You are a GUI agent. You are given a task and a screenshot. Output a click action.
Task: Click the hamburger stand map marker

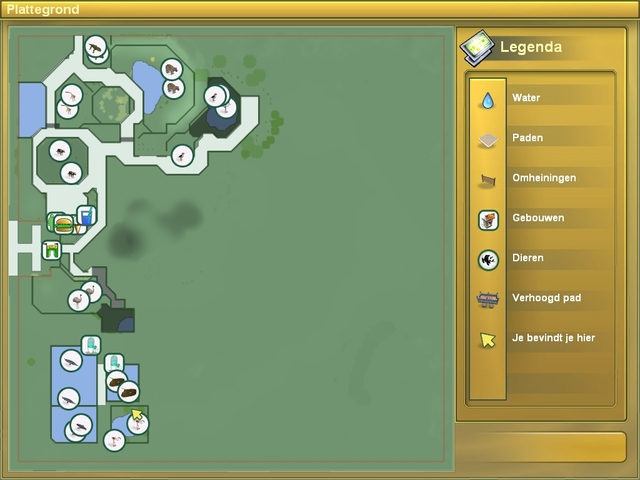pos(64,224)
